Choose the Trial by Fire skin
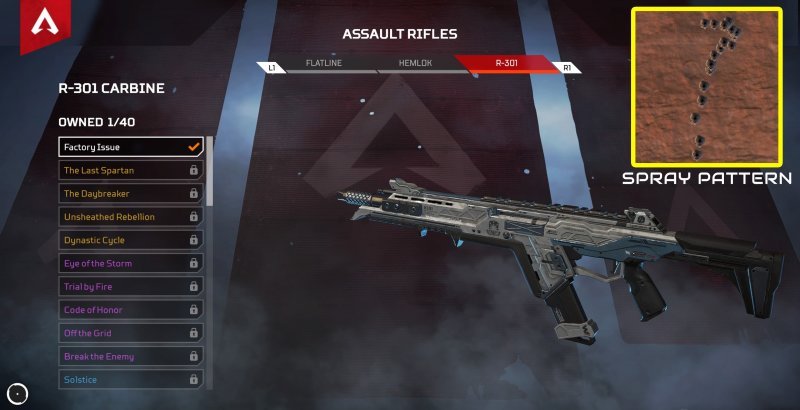This screenshot has width=800, height=410. pos(131,287)
